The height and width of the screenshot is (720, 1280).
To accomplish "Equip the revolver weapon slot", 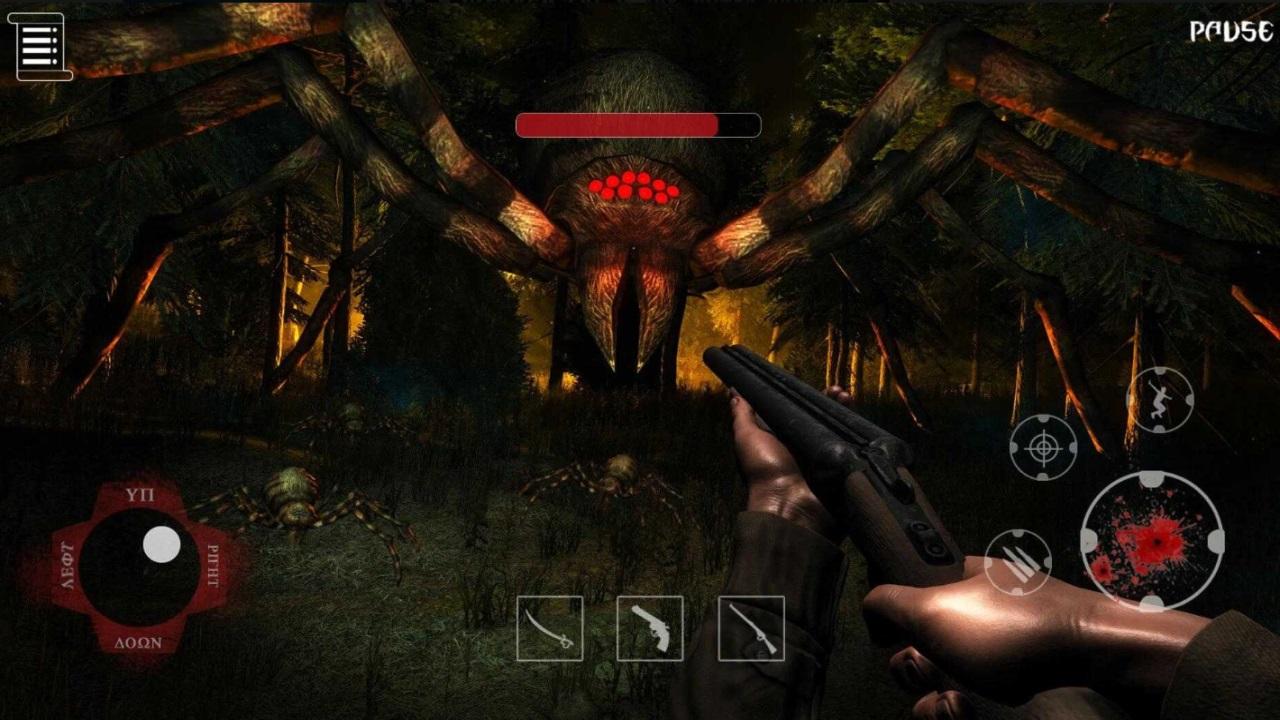I will pyautogui.click(x=650, y=628).
